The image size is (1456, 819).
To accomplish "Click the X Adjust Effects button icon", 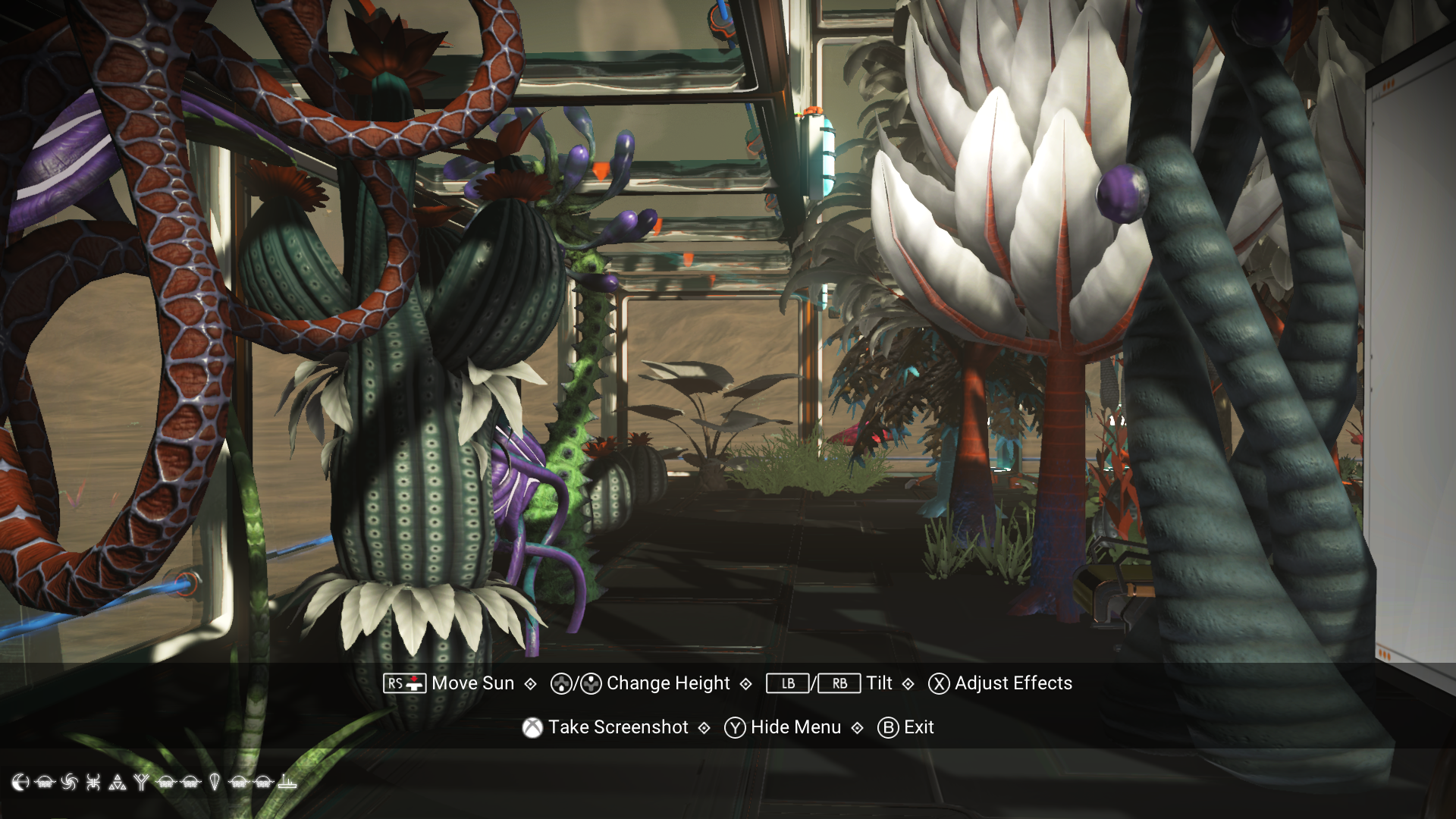I will pos(938,683).
